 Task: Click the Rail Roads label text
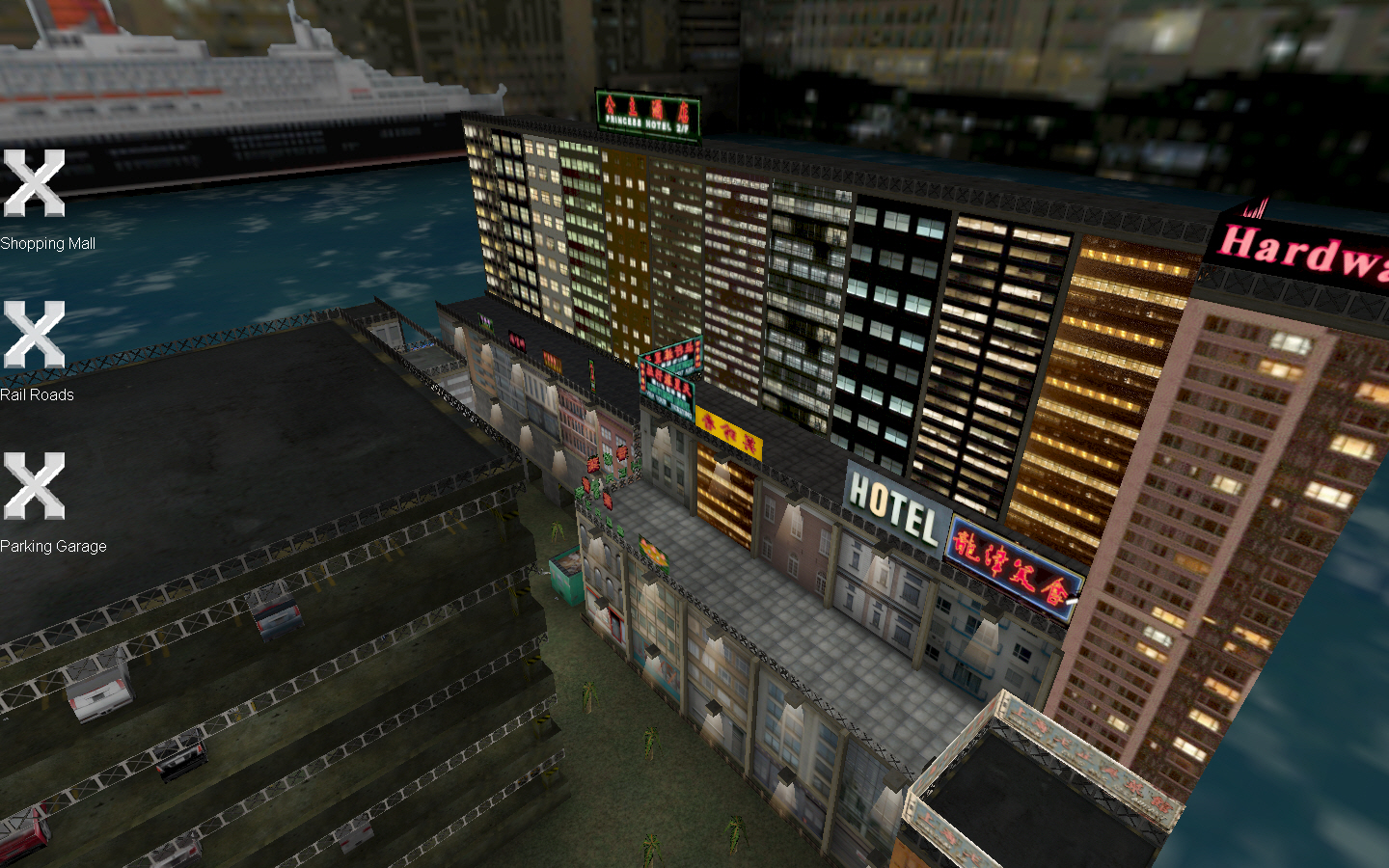pyautogui.click(x=39, y=394)
